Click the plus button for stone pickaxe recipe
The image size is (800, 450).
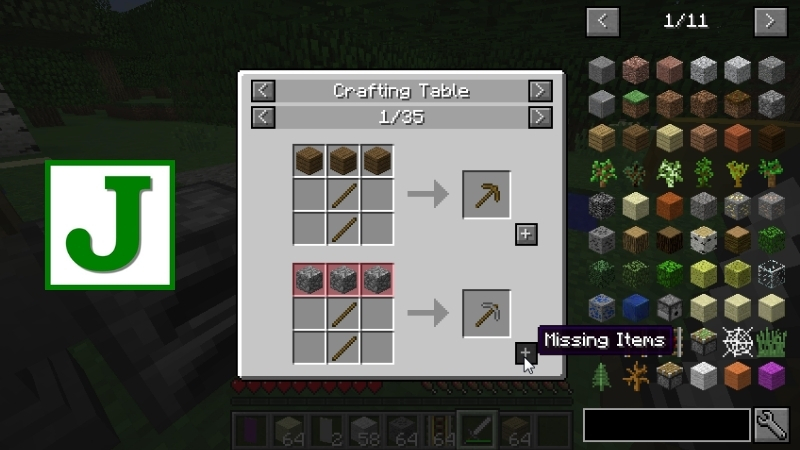point(526,353)
